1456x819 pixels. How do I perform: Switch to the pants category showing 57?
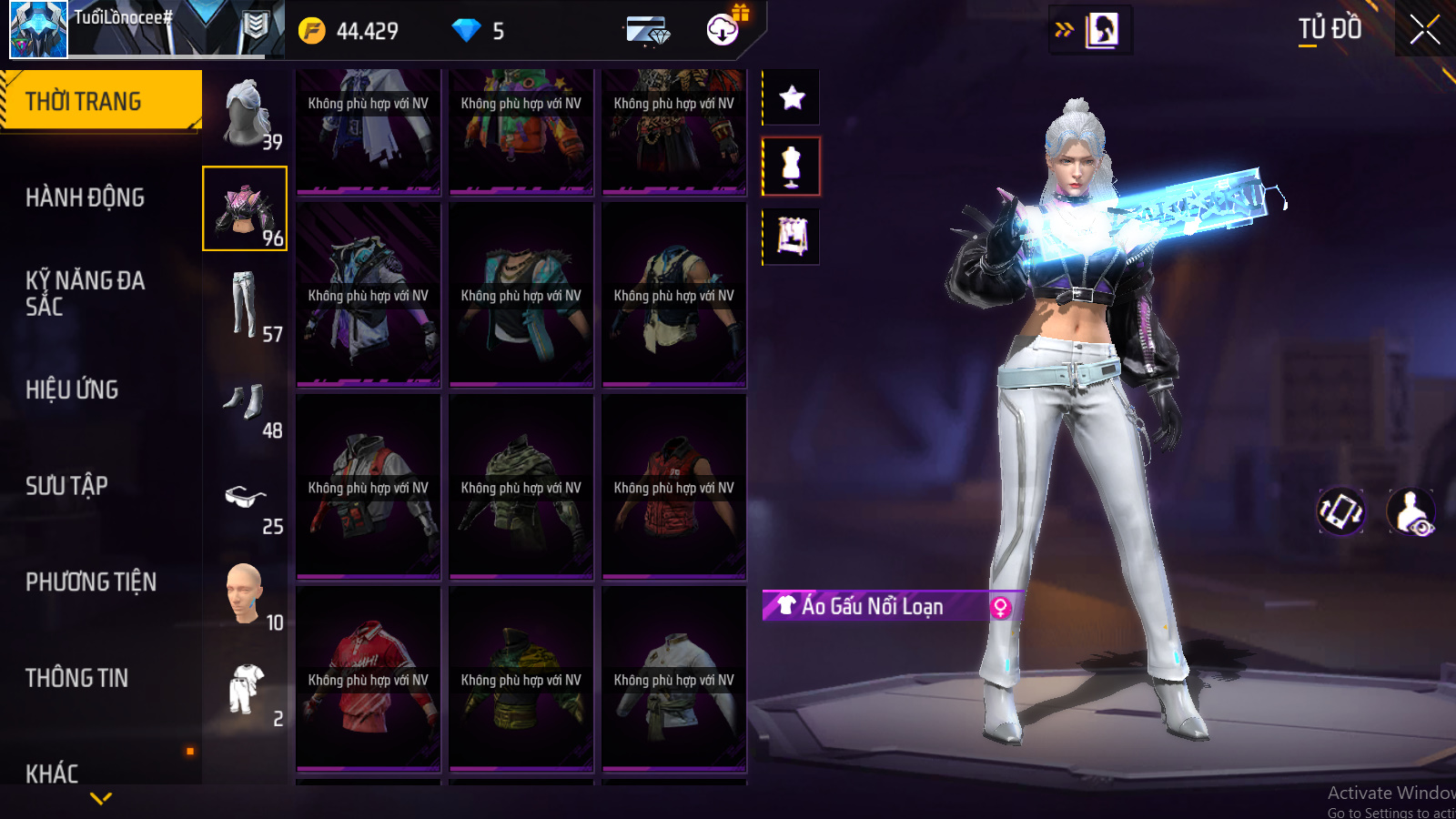point(245,305)
